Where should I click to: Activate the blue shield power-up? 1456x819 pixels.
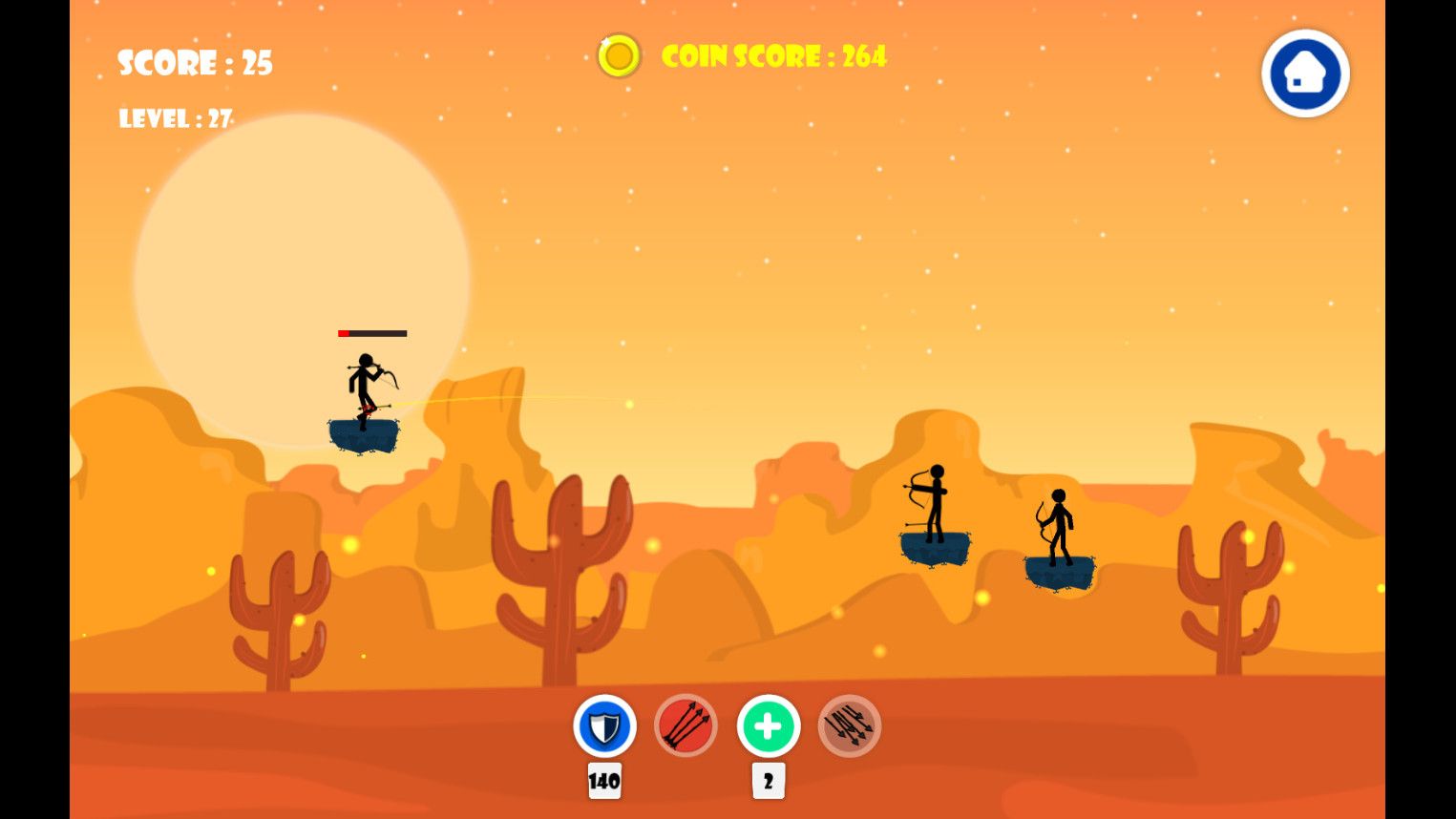pos(604,726)
